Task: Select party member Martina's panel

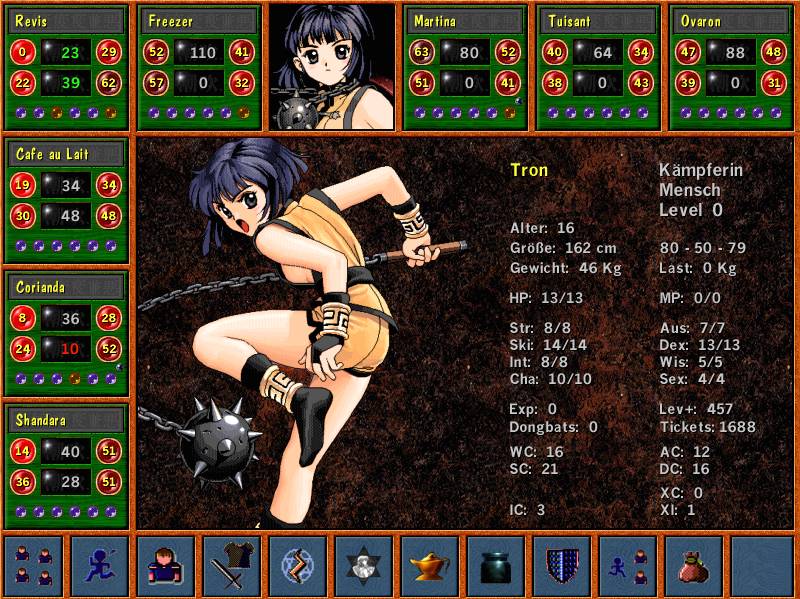Action: tap(465, 67)
